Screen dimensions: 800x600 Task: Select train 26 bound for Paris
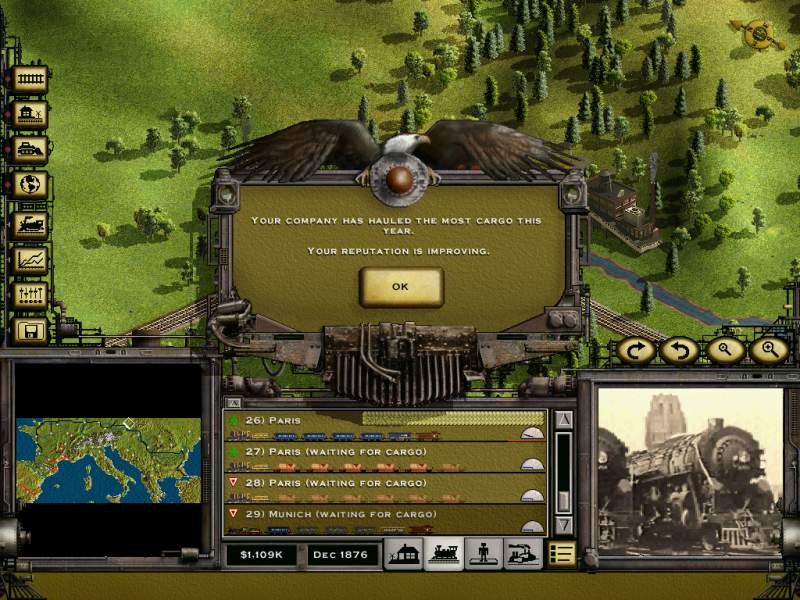tap(385, 426)
